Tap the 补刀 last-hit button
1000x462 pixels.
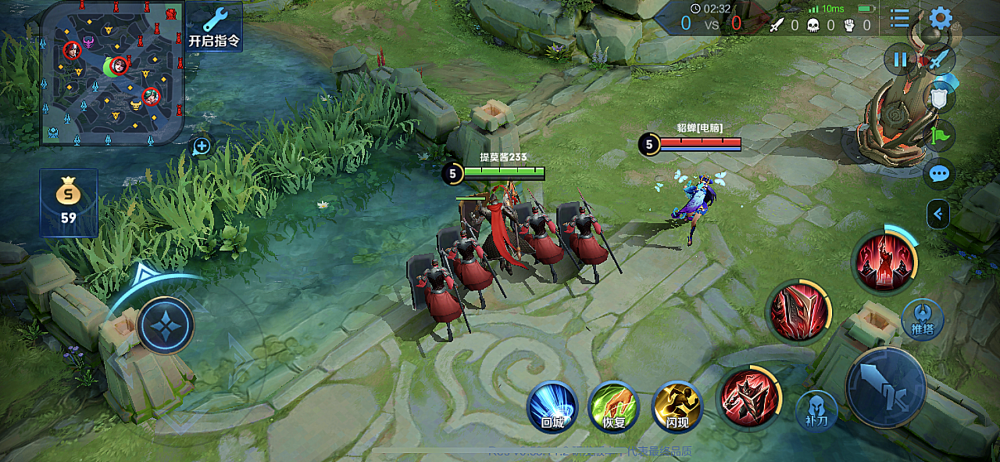point(816,408)
